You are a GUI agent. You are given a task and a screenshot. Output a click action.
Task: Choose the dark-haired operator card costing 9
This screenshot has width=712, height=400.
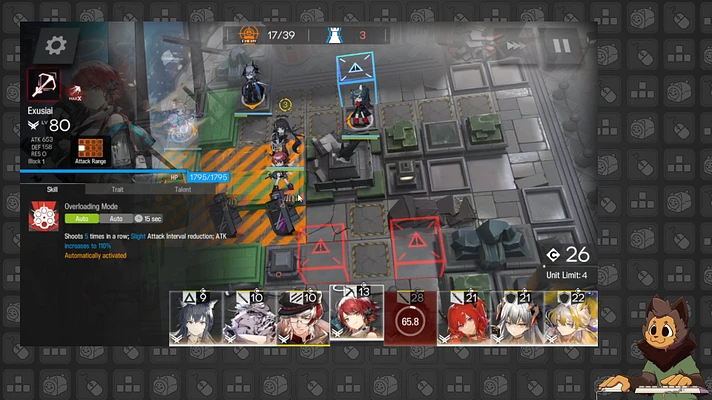[x=195, y=318]
